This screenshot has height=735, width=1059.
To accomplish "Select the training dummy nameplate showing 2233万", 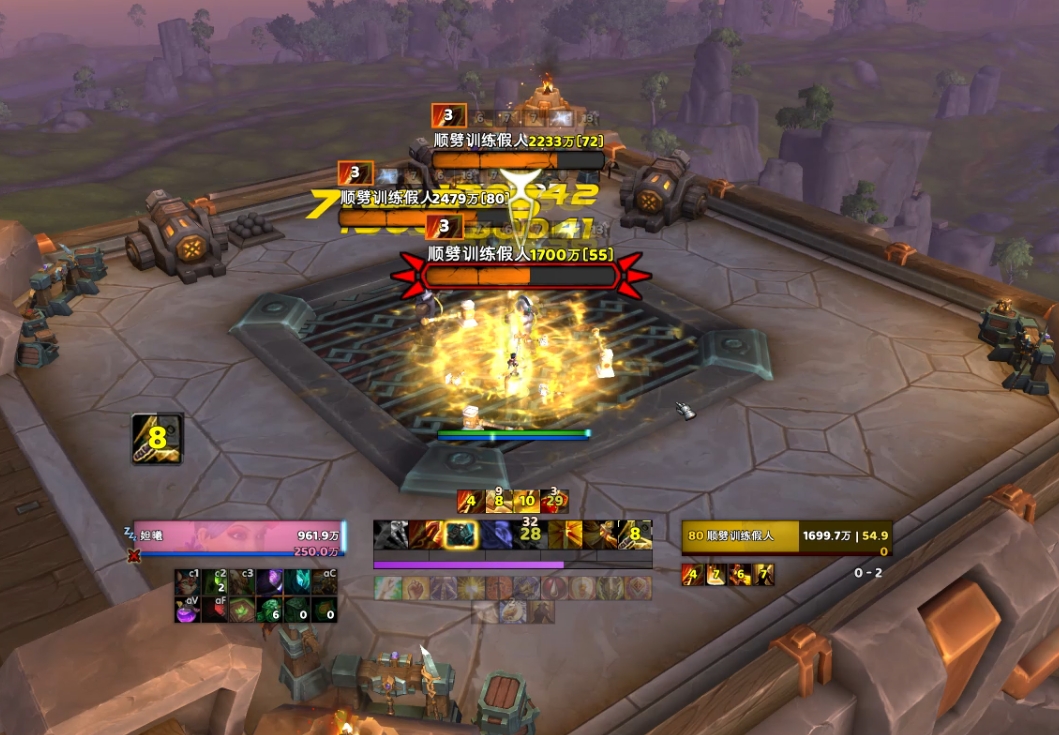I will (x=519, y=160).
